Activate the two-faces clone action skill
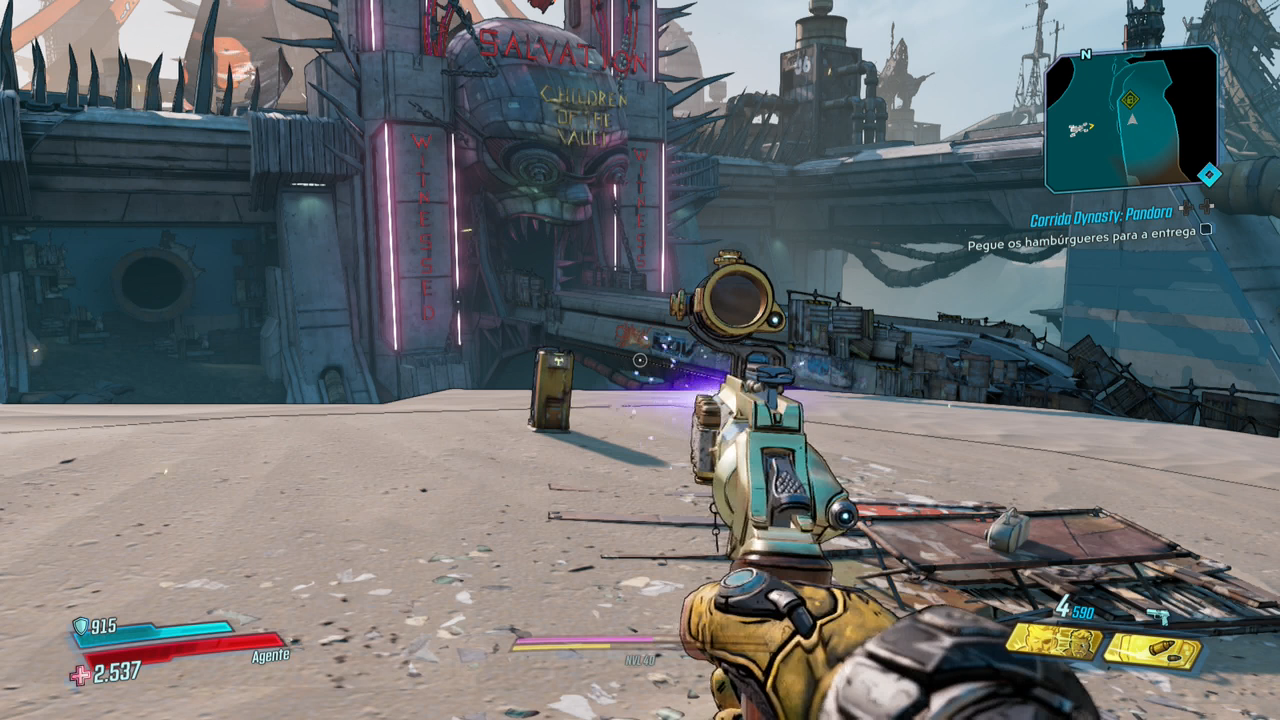This screenshot has height=720, width=1280. tap(1053, 641)
